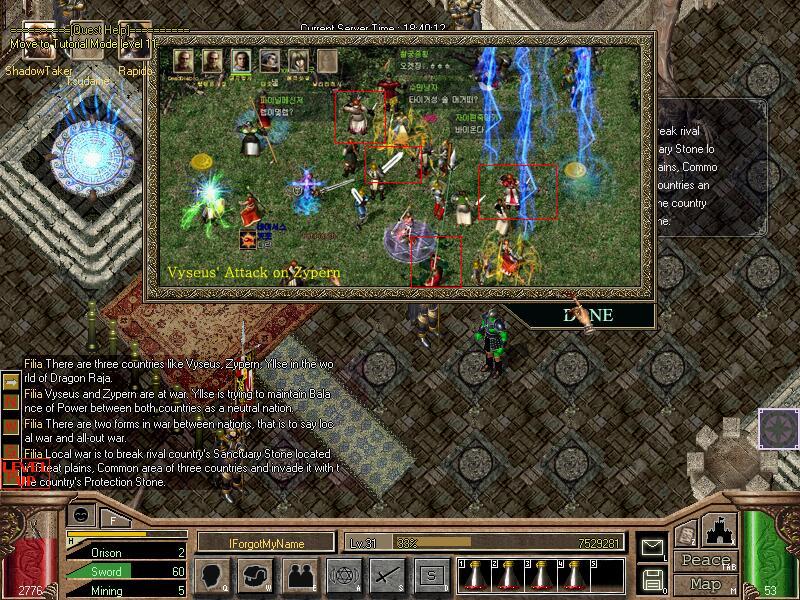Select quick slot 1 potion
800x600 pixels.
coord(472,574)
